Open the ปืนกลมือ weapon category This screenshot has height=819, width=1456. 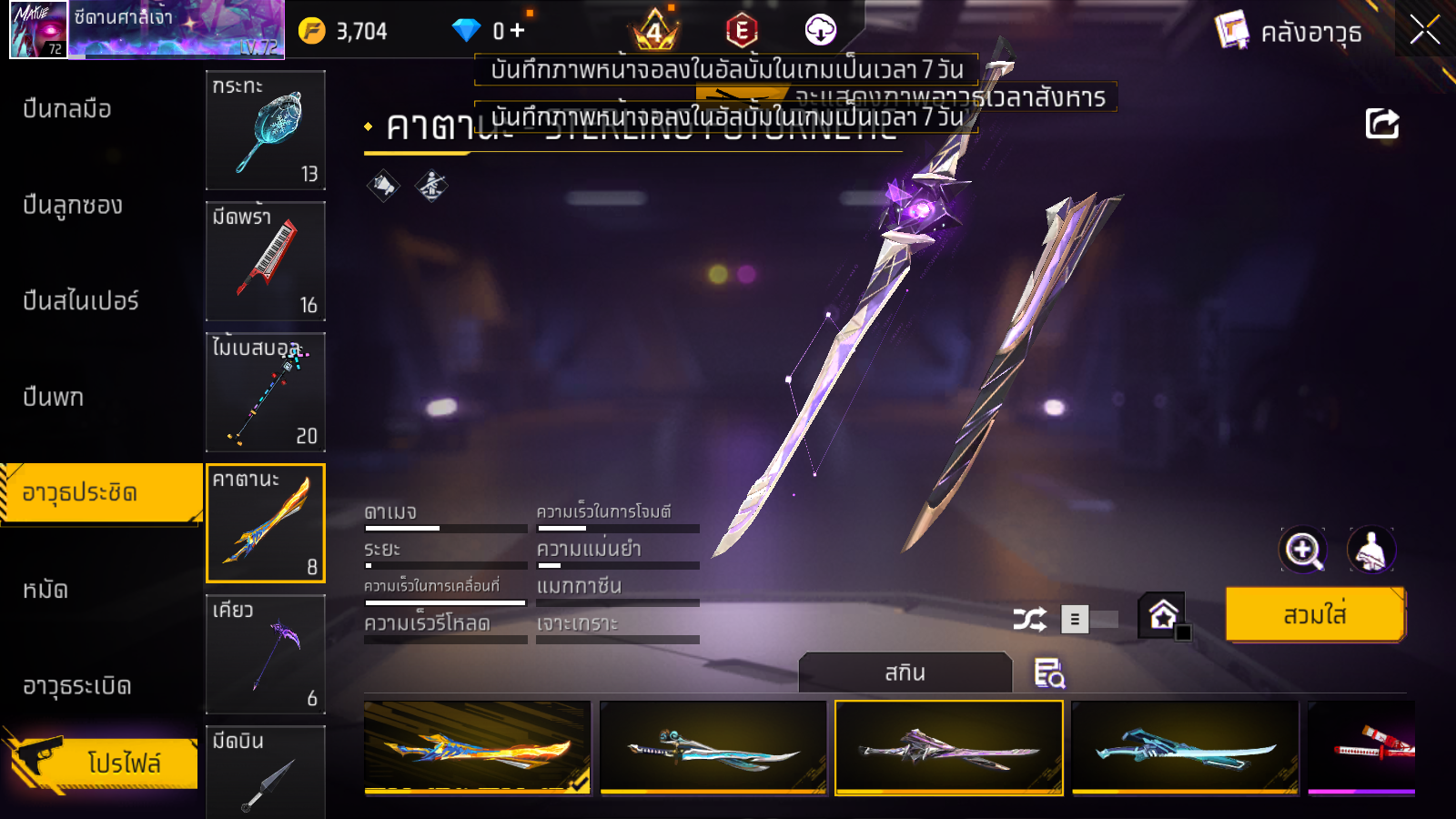tap(67, 109)
